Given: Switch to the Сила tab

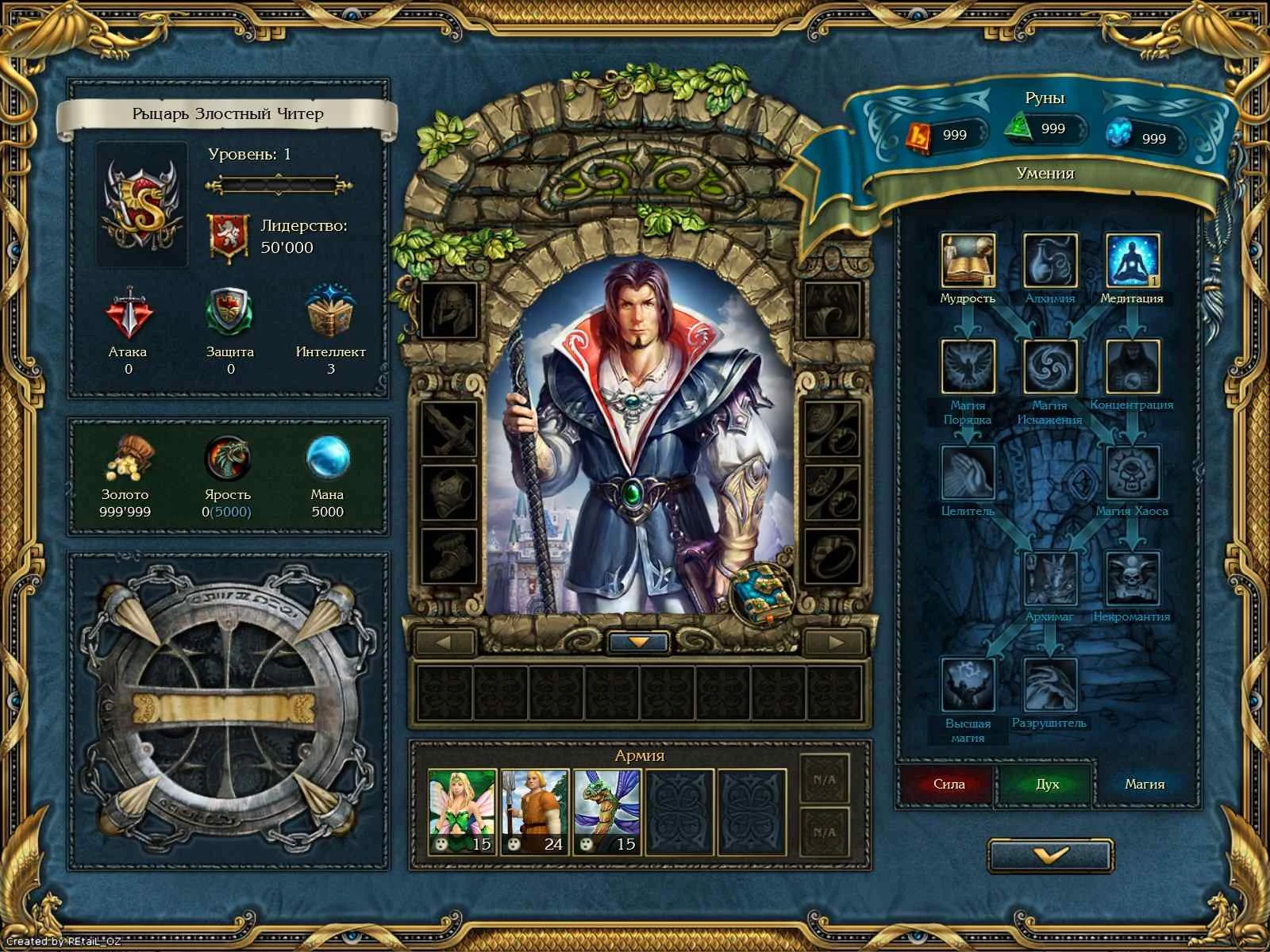Looking at the screenshot, I should (949, 784).
